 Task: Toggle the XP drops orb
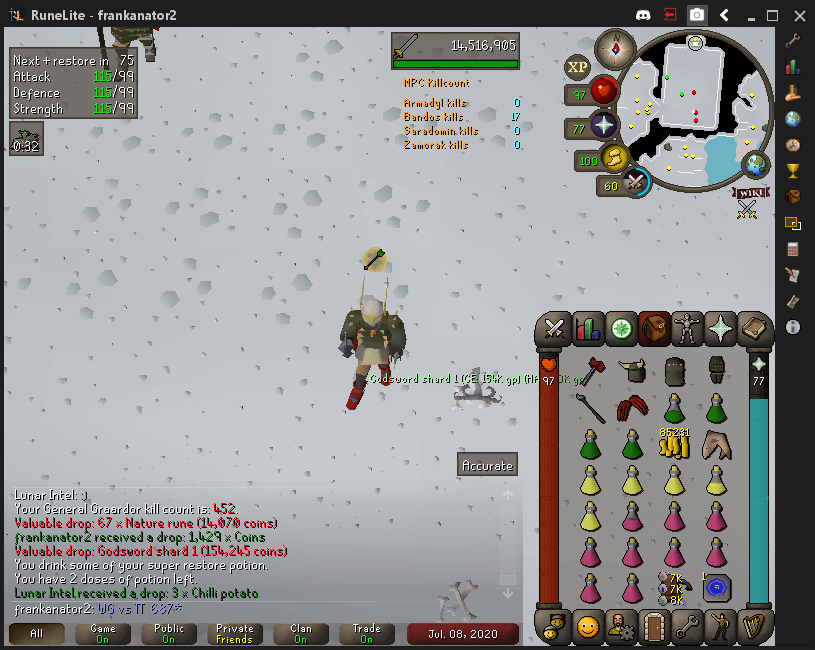pyautogui.click(x=577, y=68)
